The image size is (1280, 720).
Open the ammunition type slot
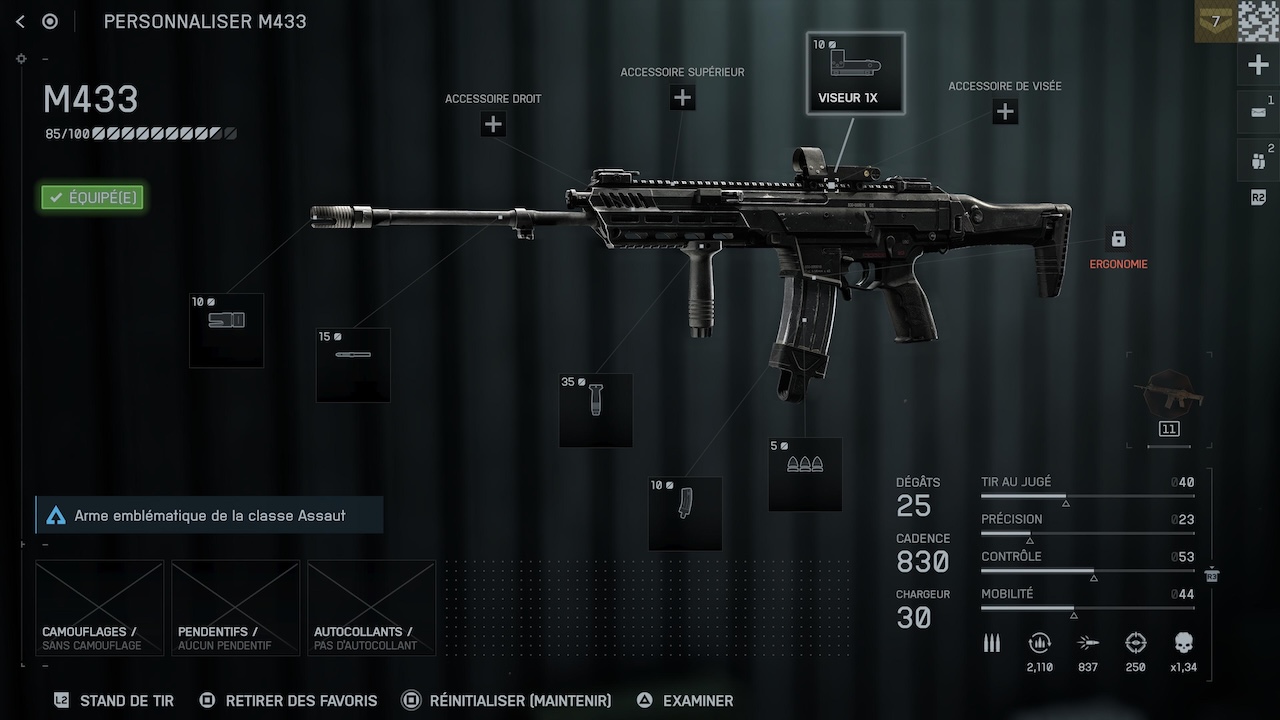pos(805,474)
